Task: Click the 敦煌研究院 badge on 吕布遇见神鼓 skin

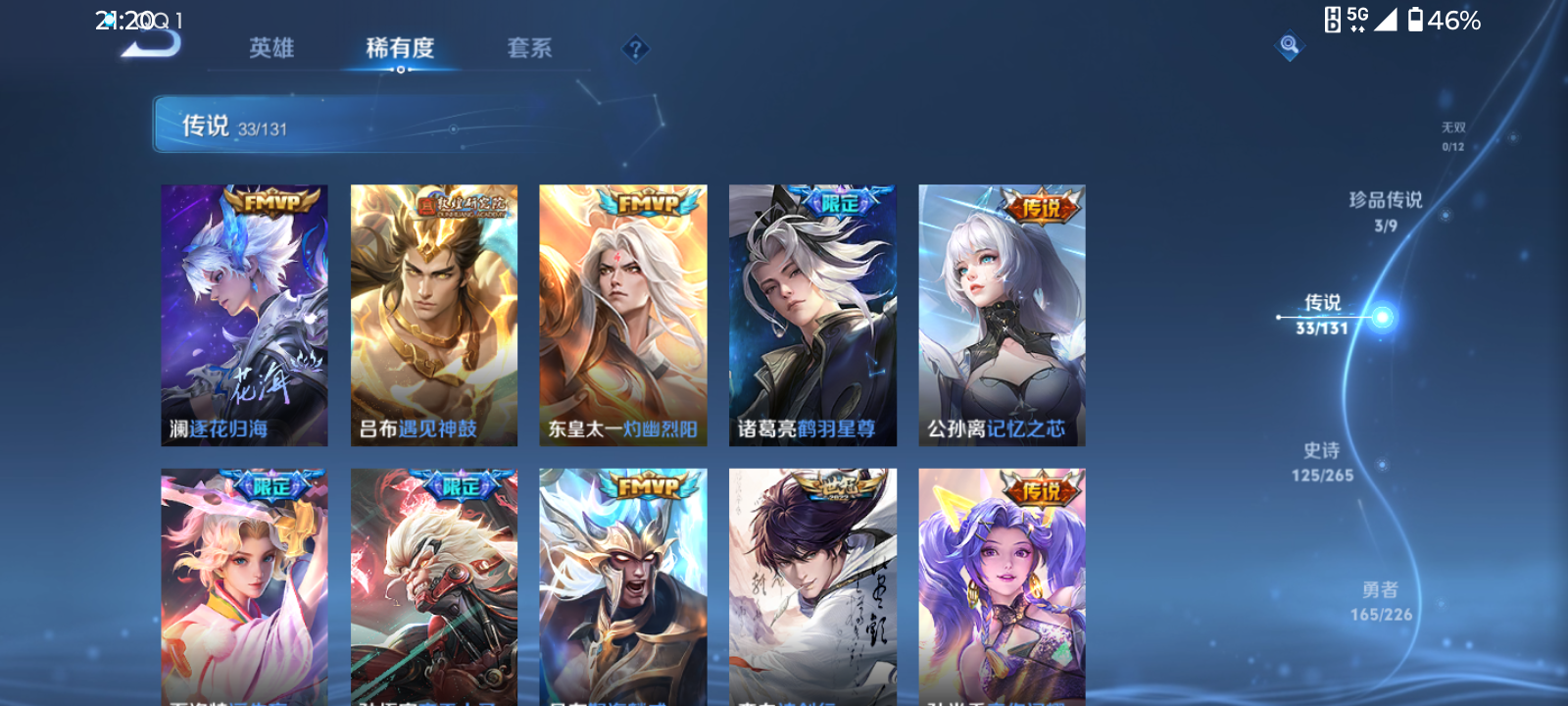Action: pyautogui.click(x=461, y=206)
